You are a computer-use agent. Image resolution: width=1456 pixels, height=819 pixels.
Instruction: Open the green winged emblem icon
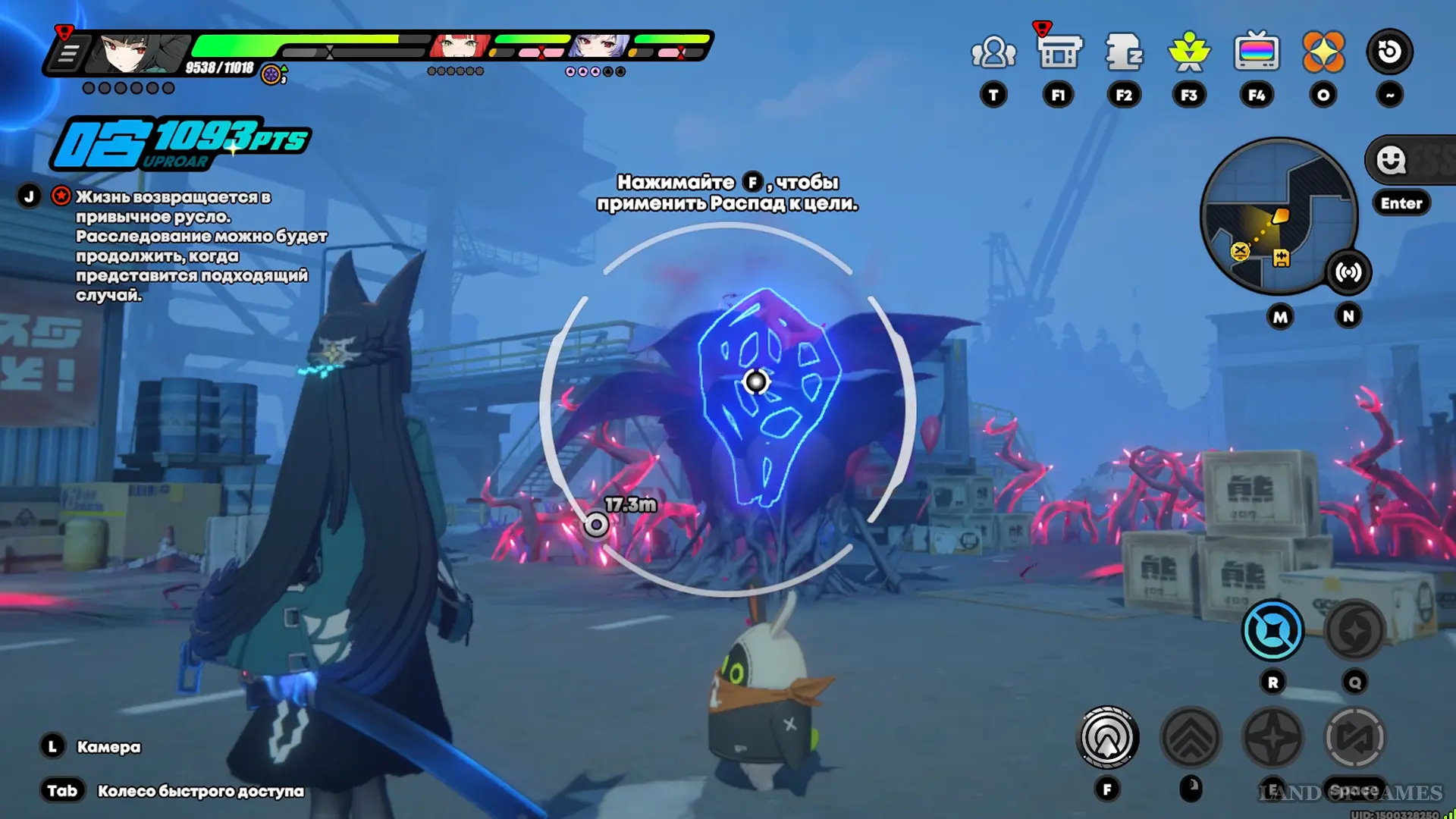click(1189, 52)
